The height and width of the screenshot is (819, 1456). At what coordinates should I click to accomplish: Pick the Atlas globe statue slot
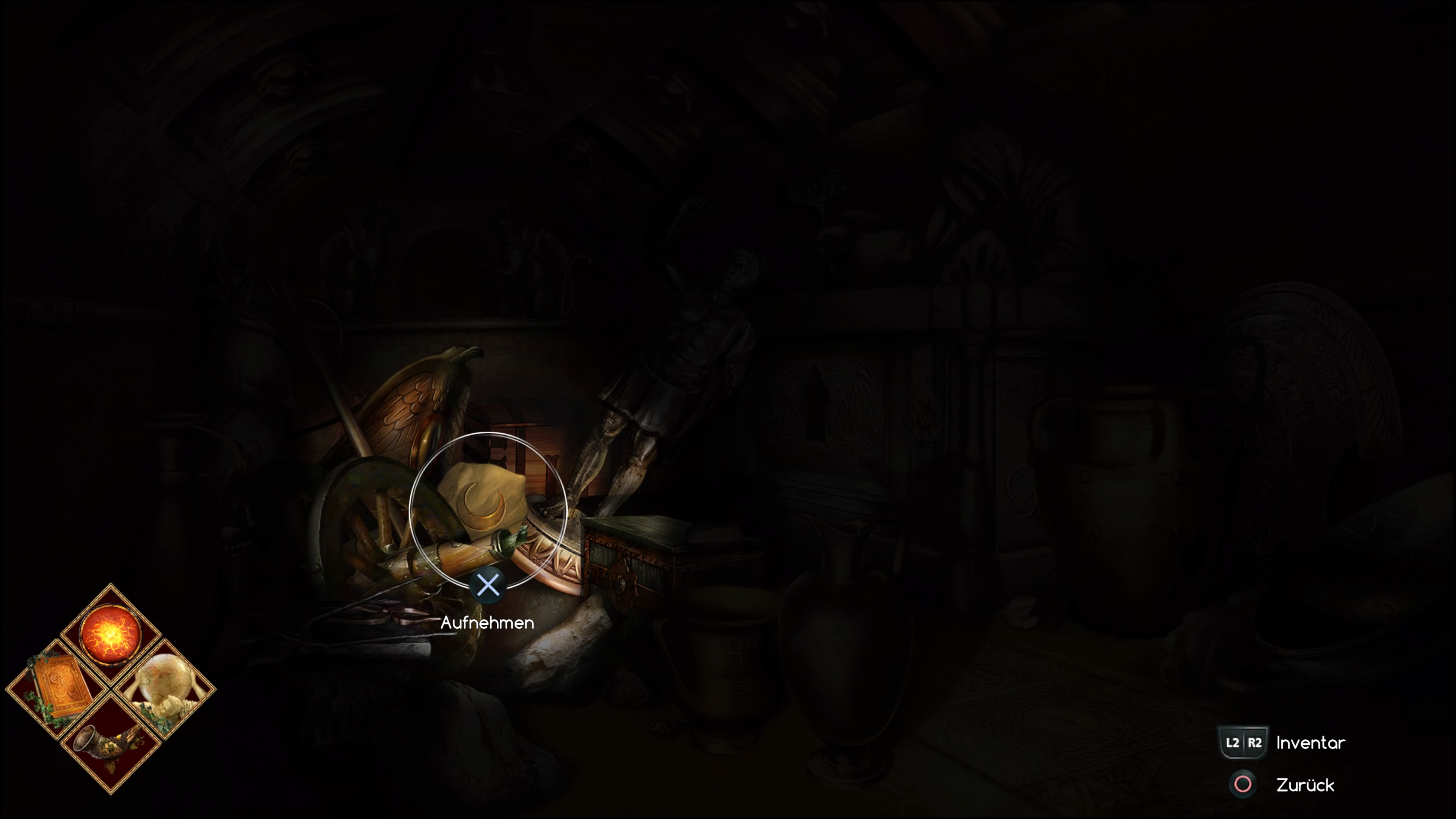pos(164,689)
